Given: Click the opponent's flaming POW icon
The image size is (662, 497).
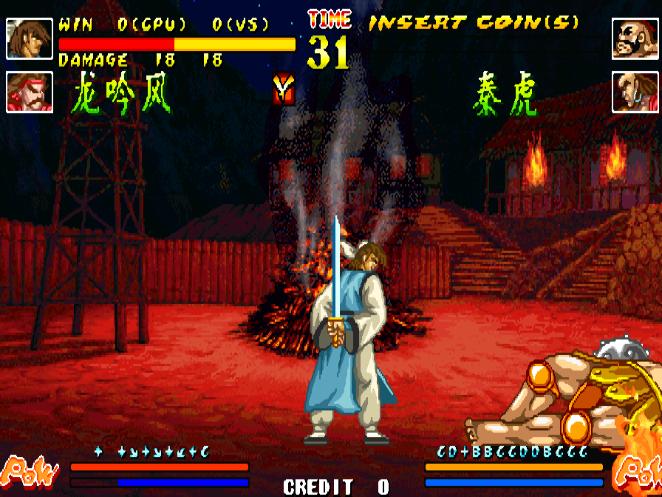Looking at the screenshot, I should pyautogui.click(x=634, y=469).
